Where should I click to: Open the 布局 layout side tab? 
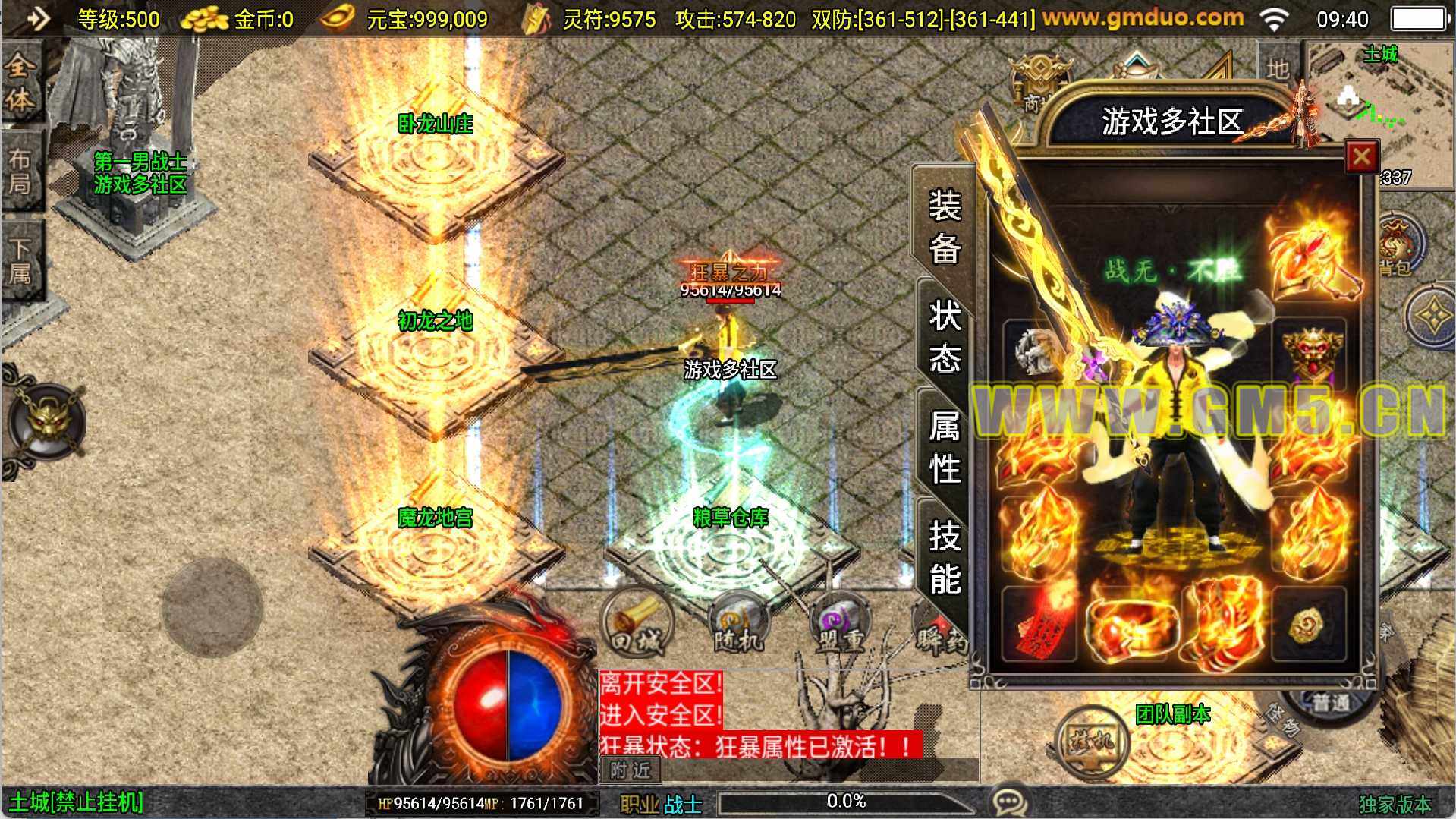[20, 172]
